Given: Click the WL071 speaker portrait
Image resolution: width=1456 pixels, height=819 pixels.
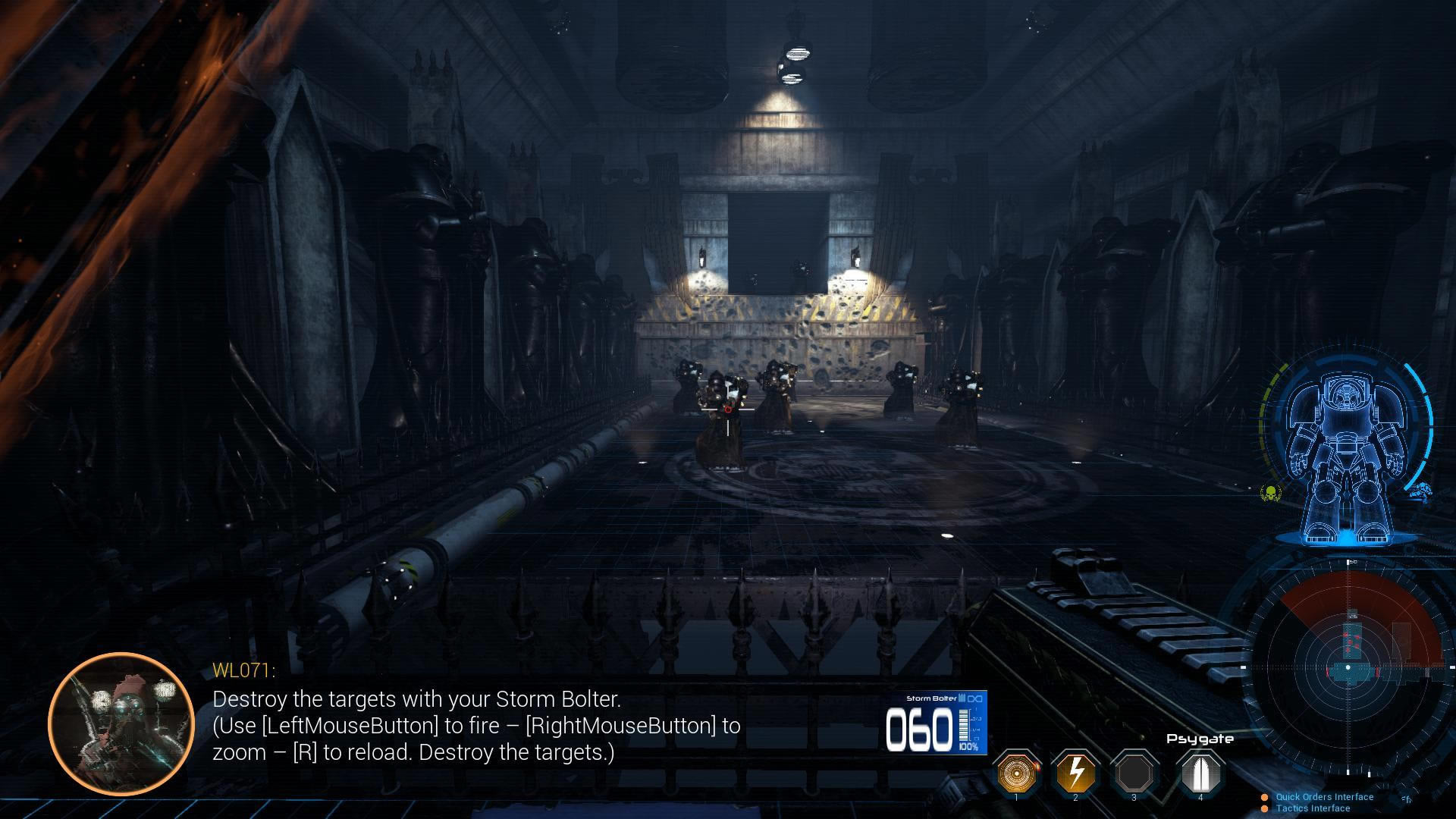Looking at the screenshot, I should [x=121, y=723].
